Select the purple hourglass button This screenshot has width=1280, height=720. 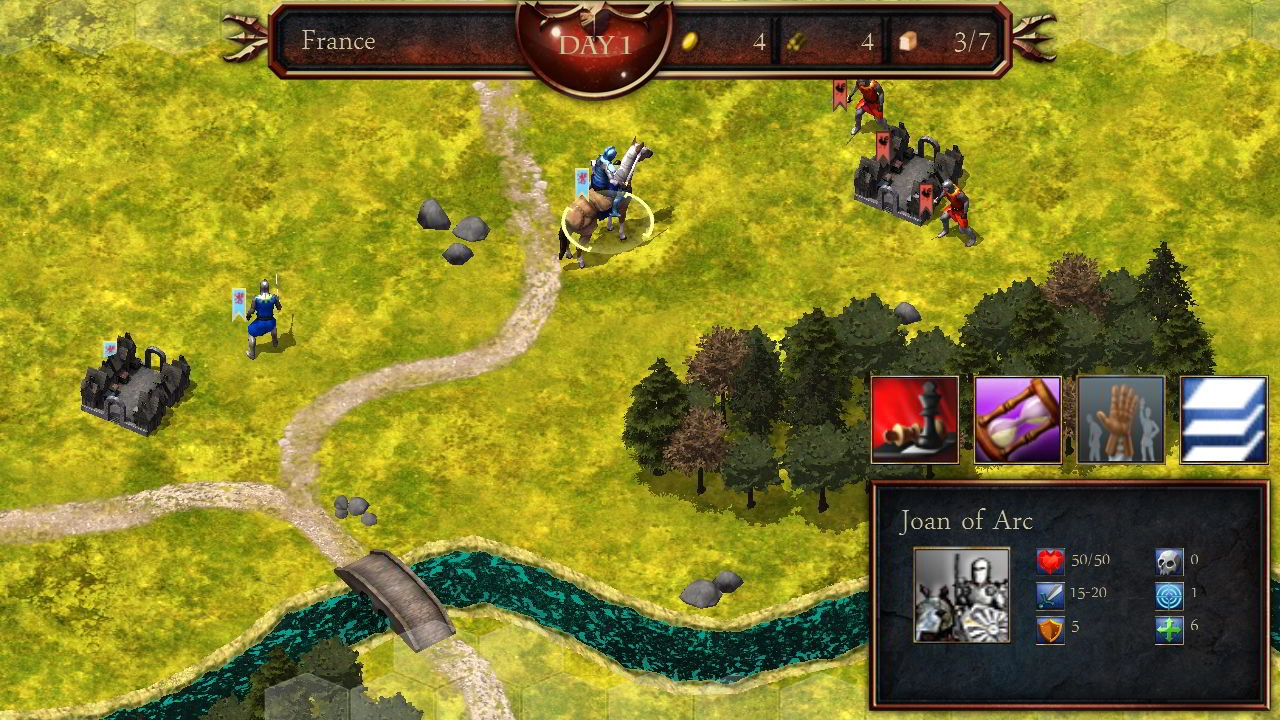1018,420
